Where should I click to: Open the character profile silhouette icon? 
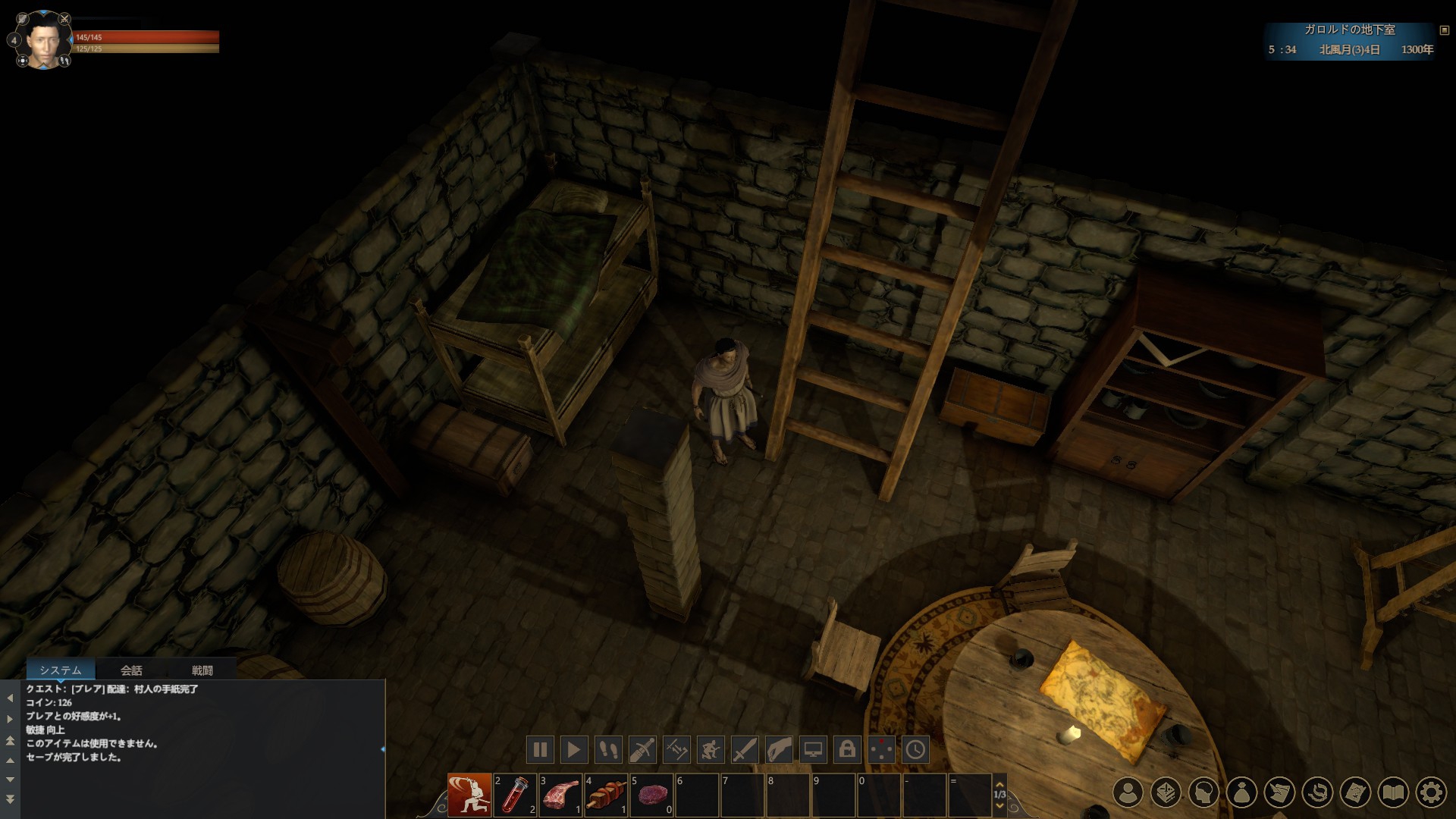point(1128,792)
